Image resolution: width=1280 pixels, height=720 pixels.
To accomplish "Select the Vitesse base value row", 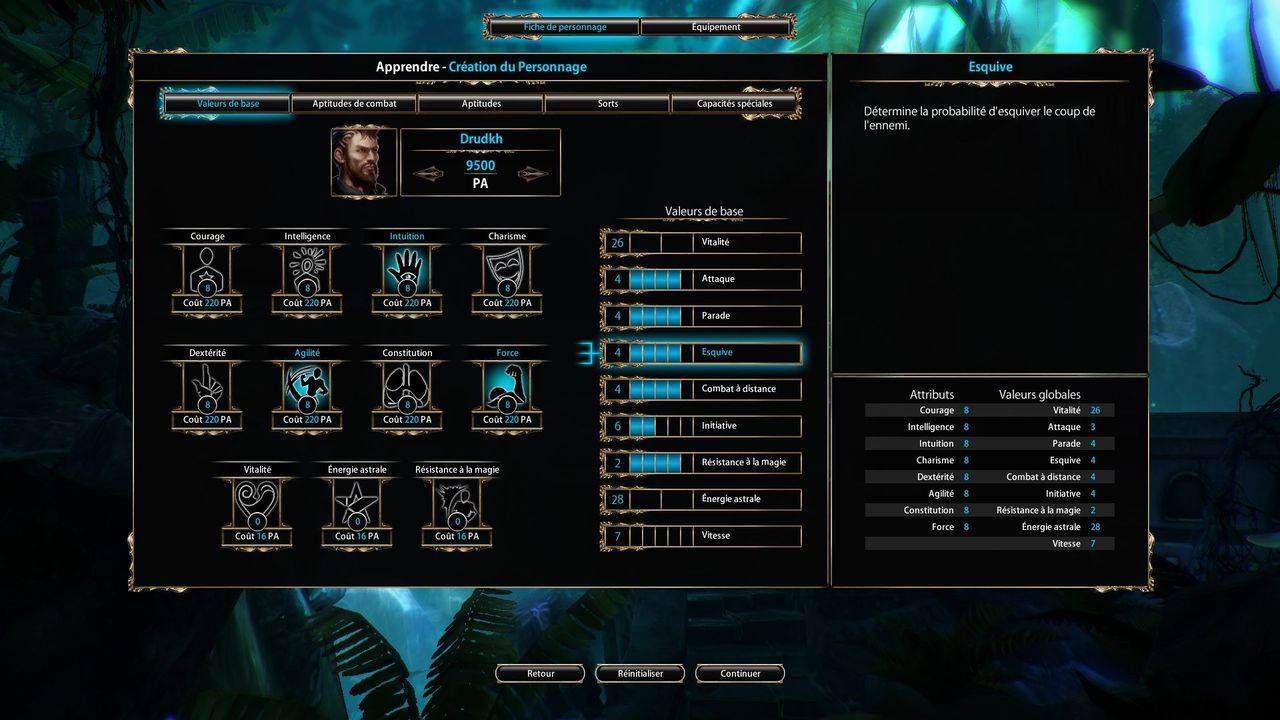I will 701,536.
